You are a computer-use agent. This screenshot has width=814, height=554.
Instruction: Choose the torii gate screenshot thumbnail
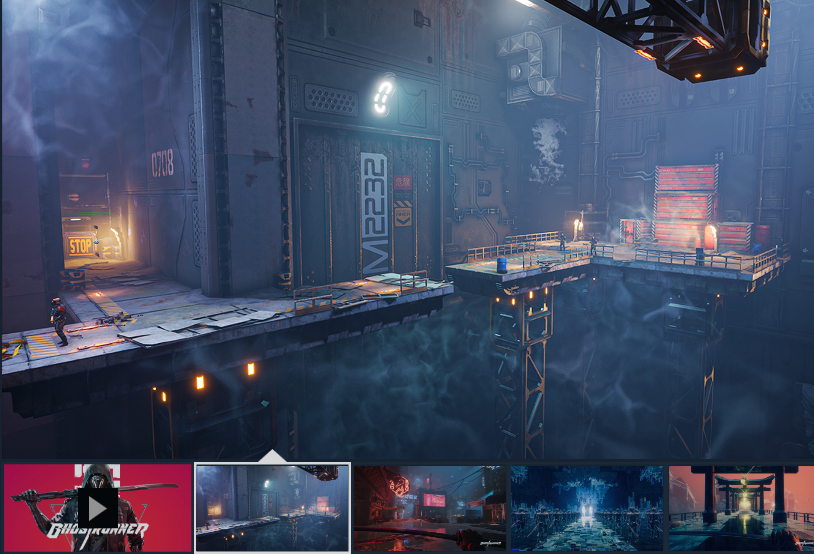(741, 507)
